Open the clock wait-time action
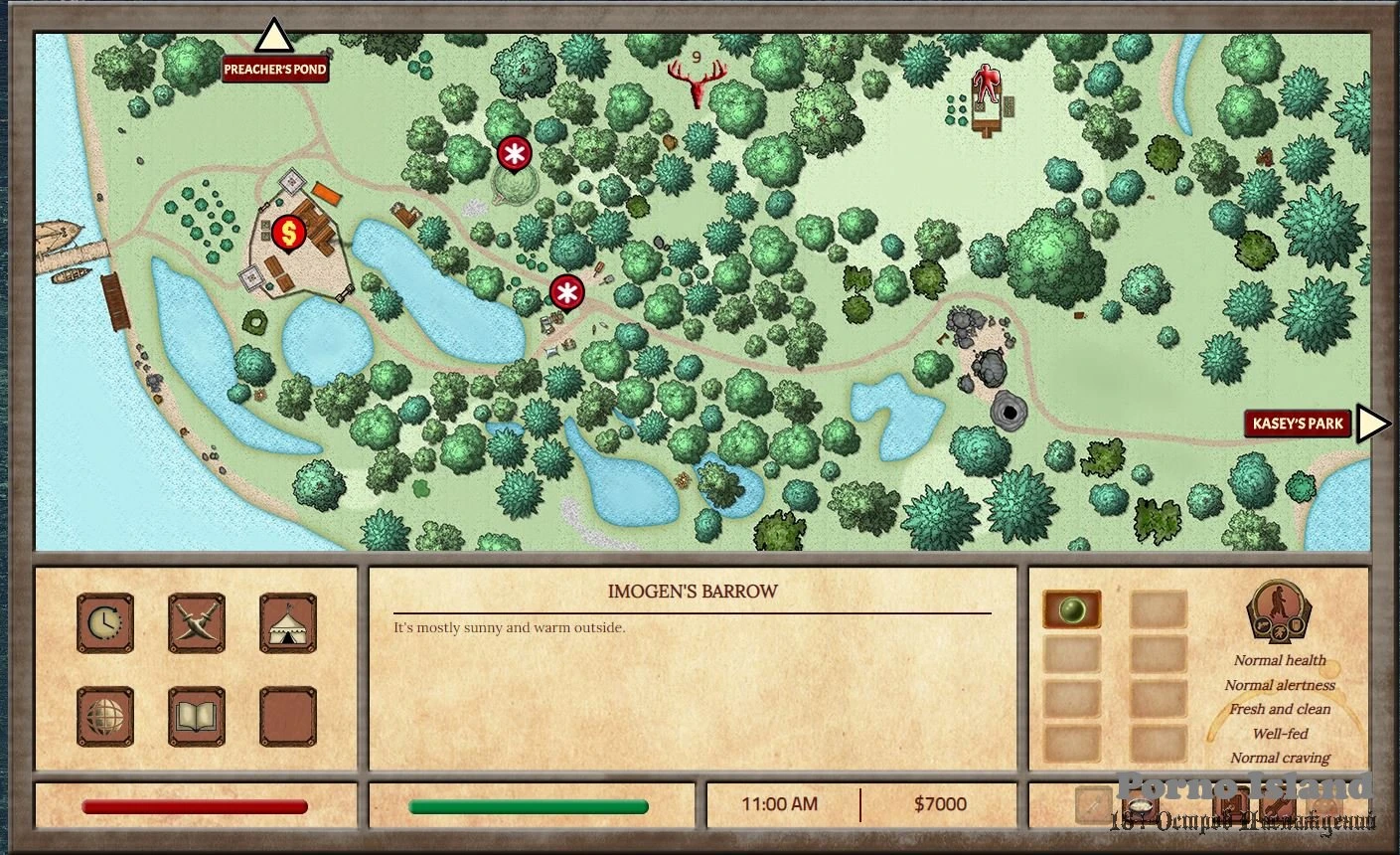1400x855 pixels. tap(105, 623)
